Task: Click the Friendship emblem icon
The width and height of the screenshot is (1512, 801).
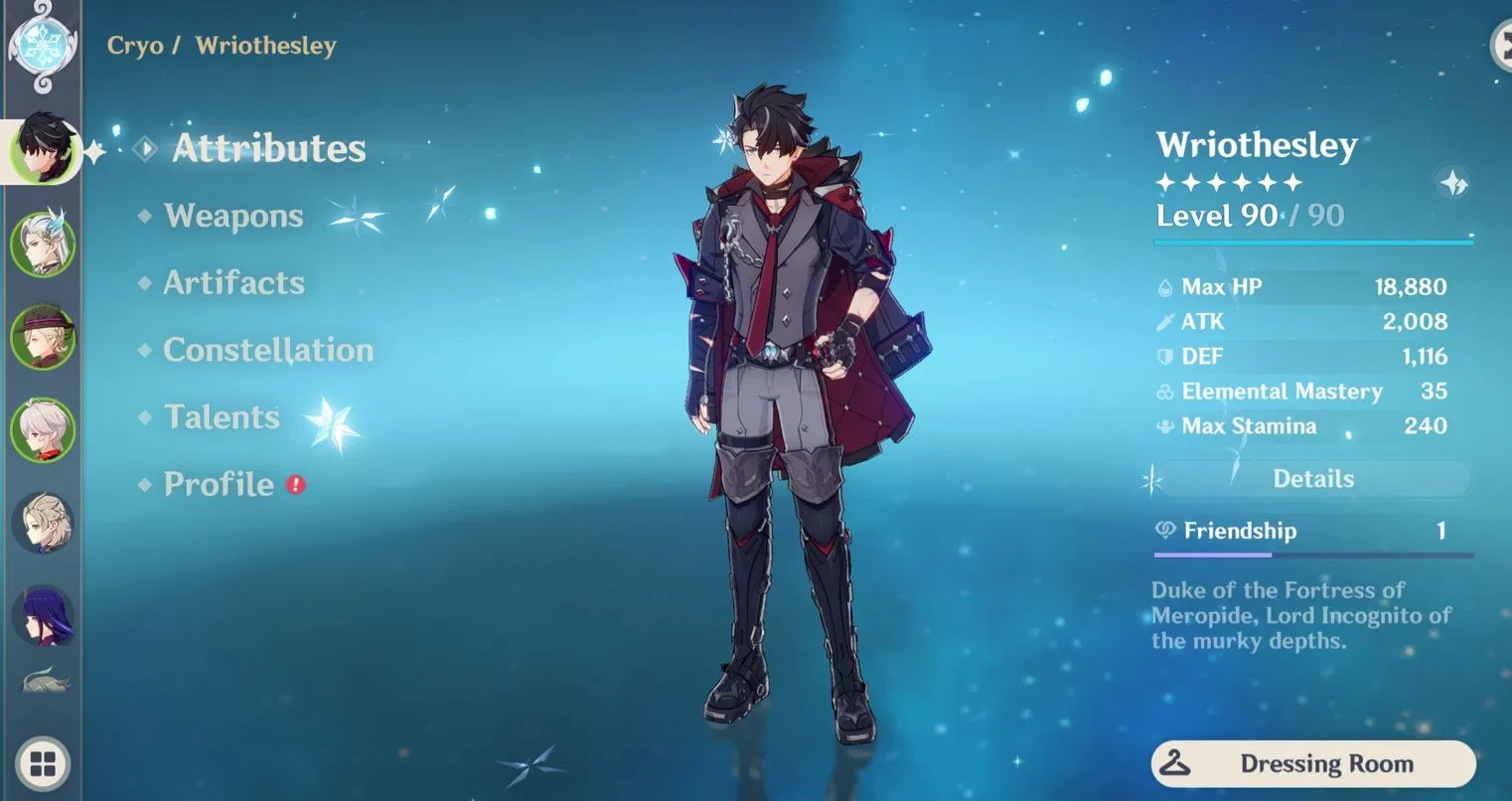Action: (x=1163, y=530)
